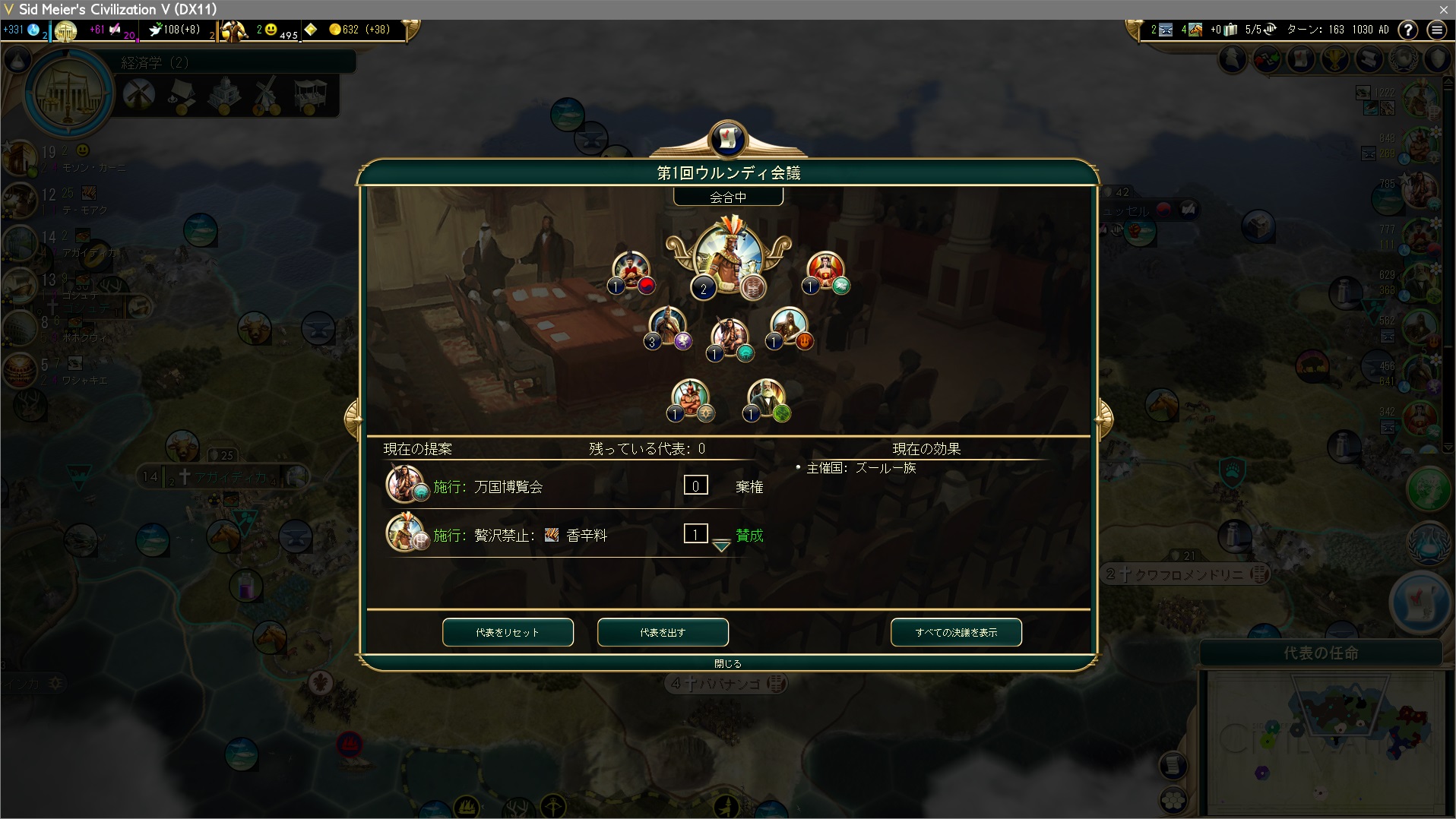This screenshot has height=819, width=1456.
Task: Close the Civilization V window
Action: point(1443,9)
